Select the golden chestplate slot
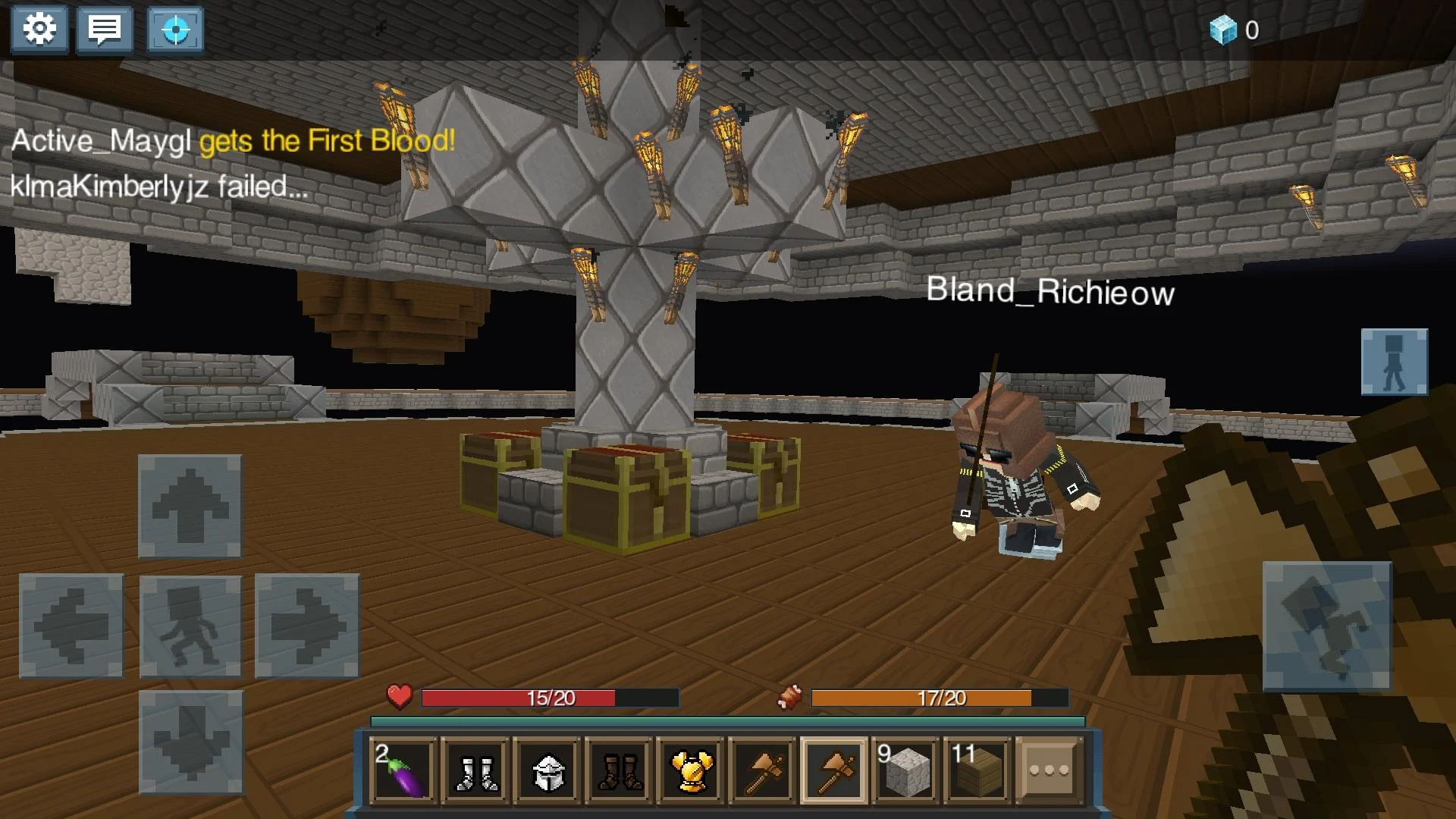 tap(692, 770)
